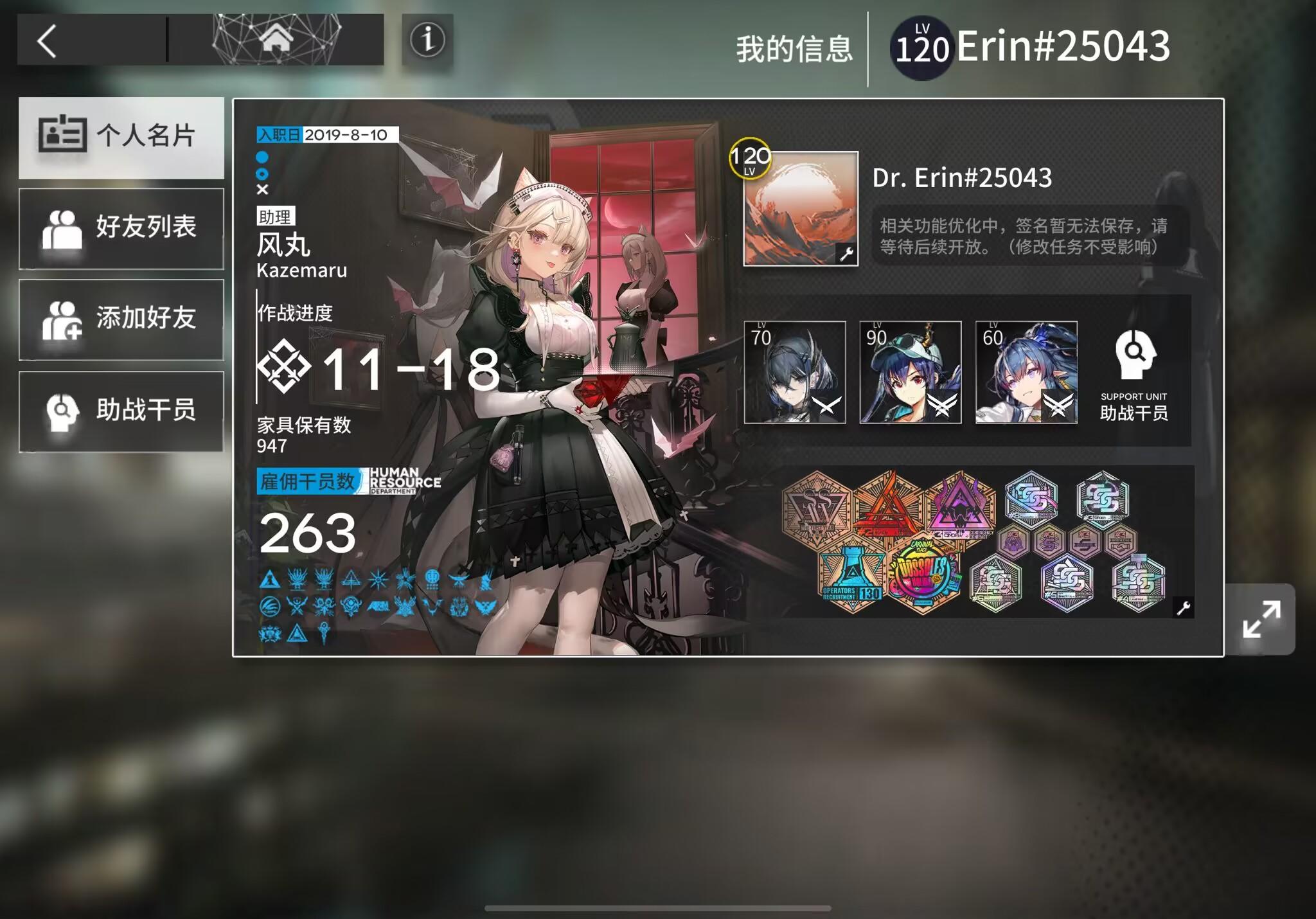Click the 添加好友 add-friend icon
Screen dimensions: 1316x919
pyautogui.click(x=65, y=320)
